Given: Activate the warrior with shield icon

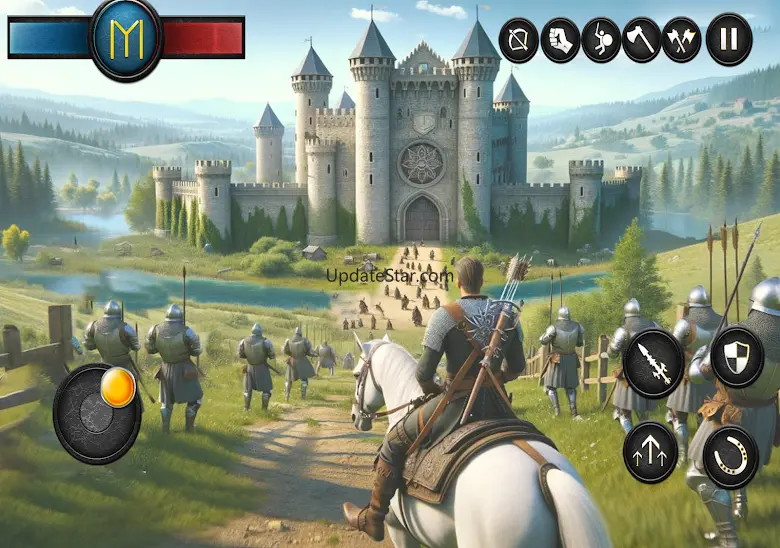Looking at the screenshot, I should coord(601,41).
